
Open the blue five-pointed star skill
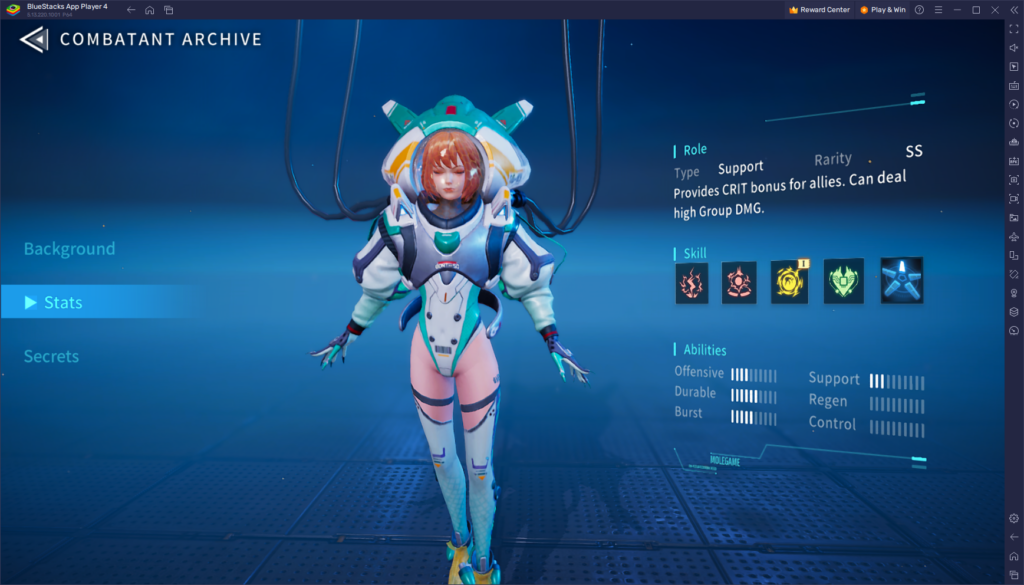[x=901, y=280]
